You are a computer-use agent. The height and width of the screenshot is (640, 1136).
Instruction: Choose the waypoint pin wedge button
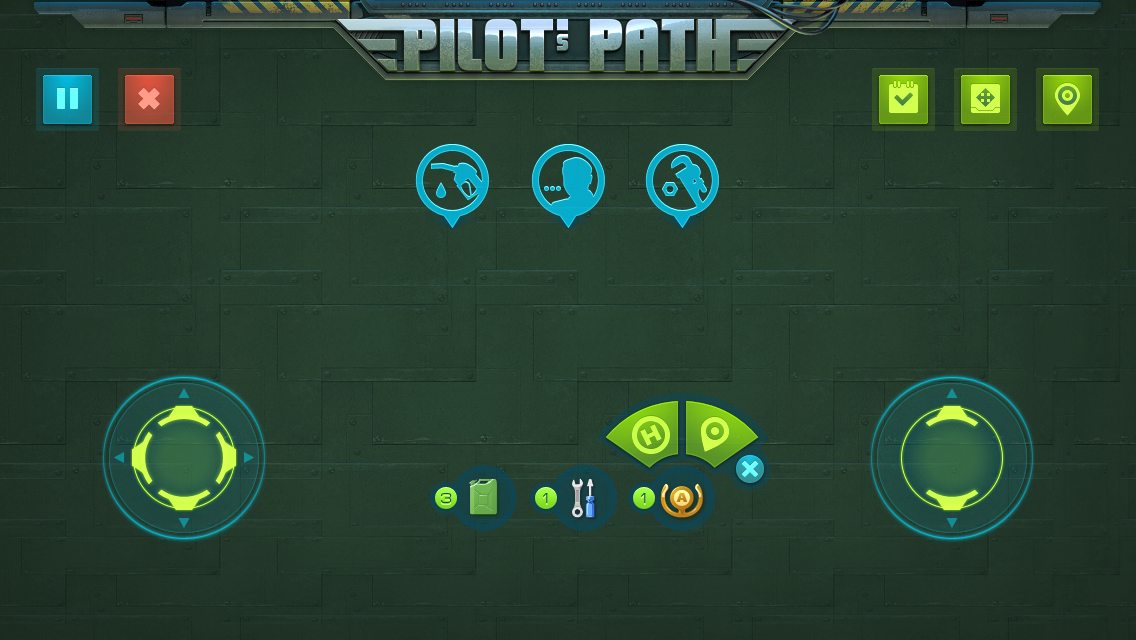pyautogui.click(x=715, y=433)
